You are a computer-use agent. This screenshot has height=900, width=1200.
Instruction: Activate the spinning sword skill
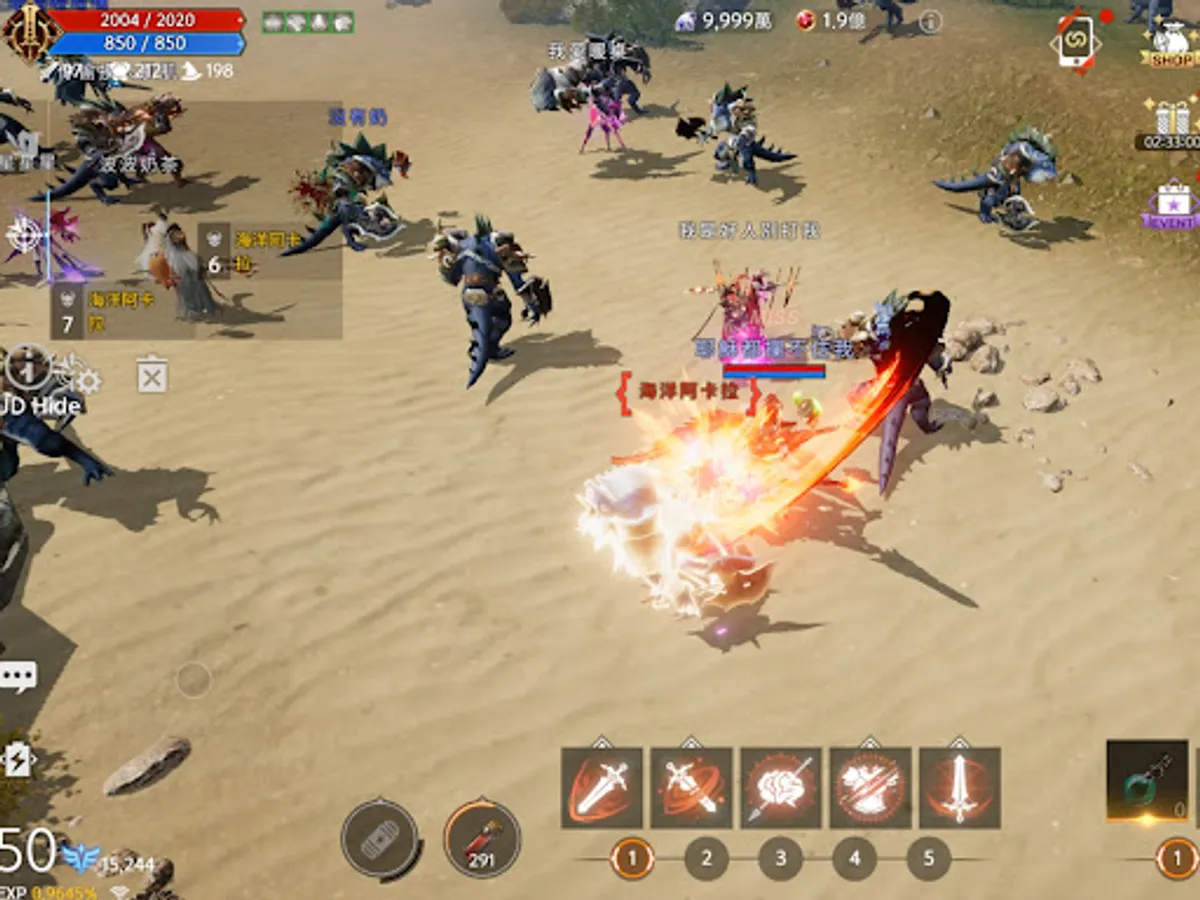click(691, 787)
